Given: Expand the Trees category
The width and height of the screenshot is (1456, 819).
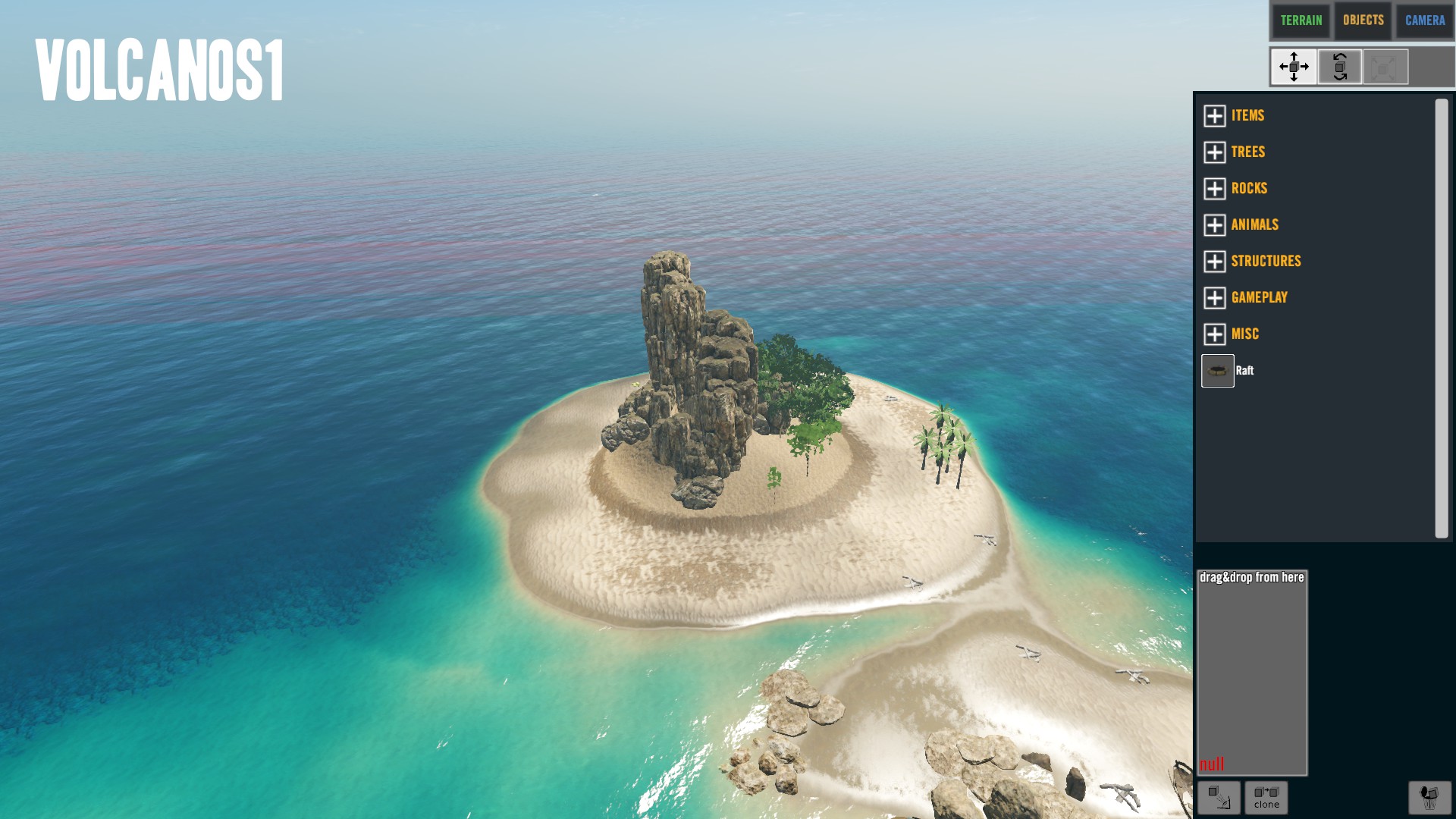Looking at the screenshot, I should (1215, 152).
